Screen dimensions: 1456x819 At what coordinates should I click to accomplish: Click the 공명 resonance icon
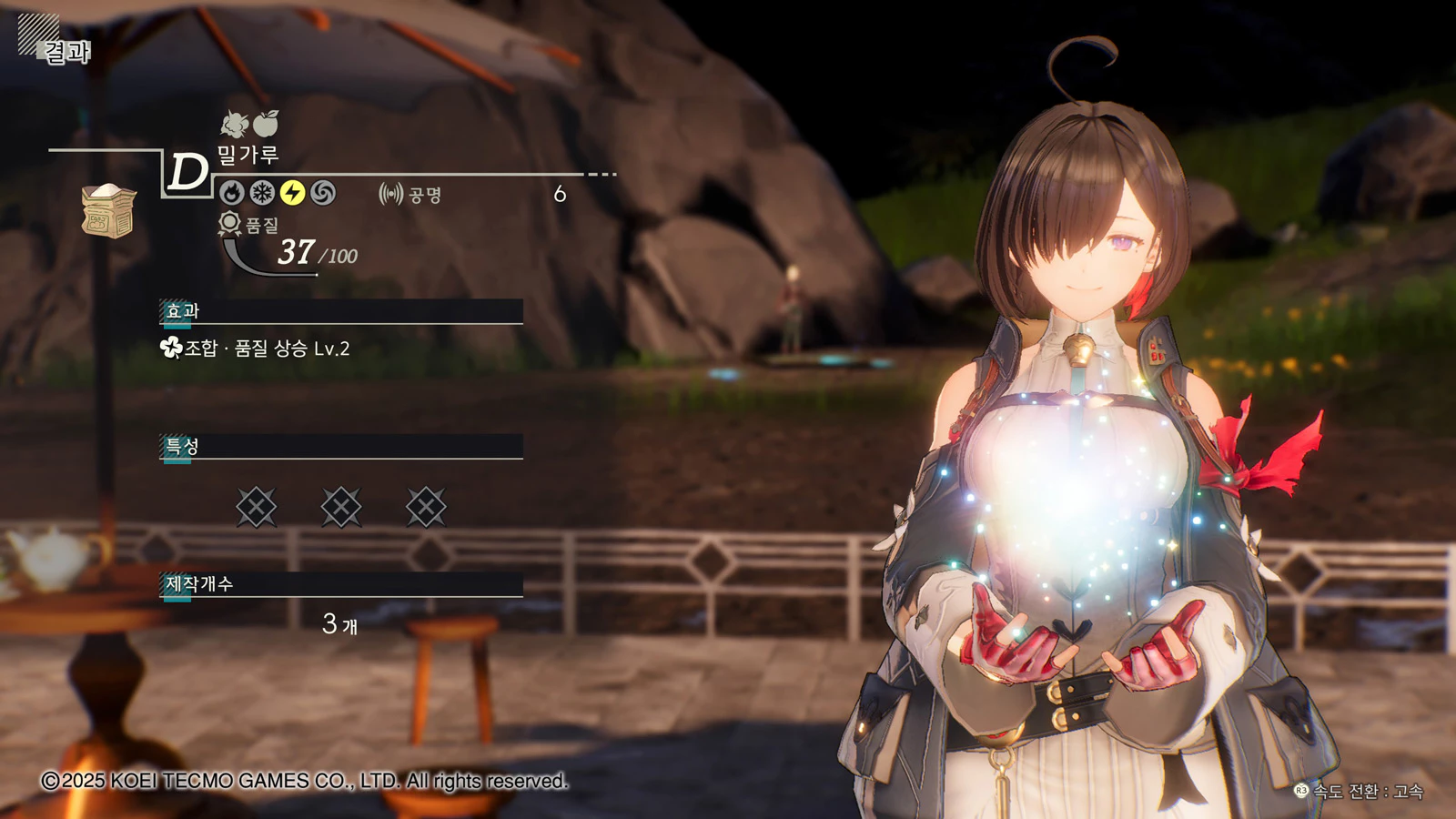pos(390,194)
